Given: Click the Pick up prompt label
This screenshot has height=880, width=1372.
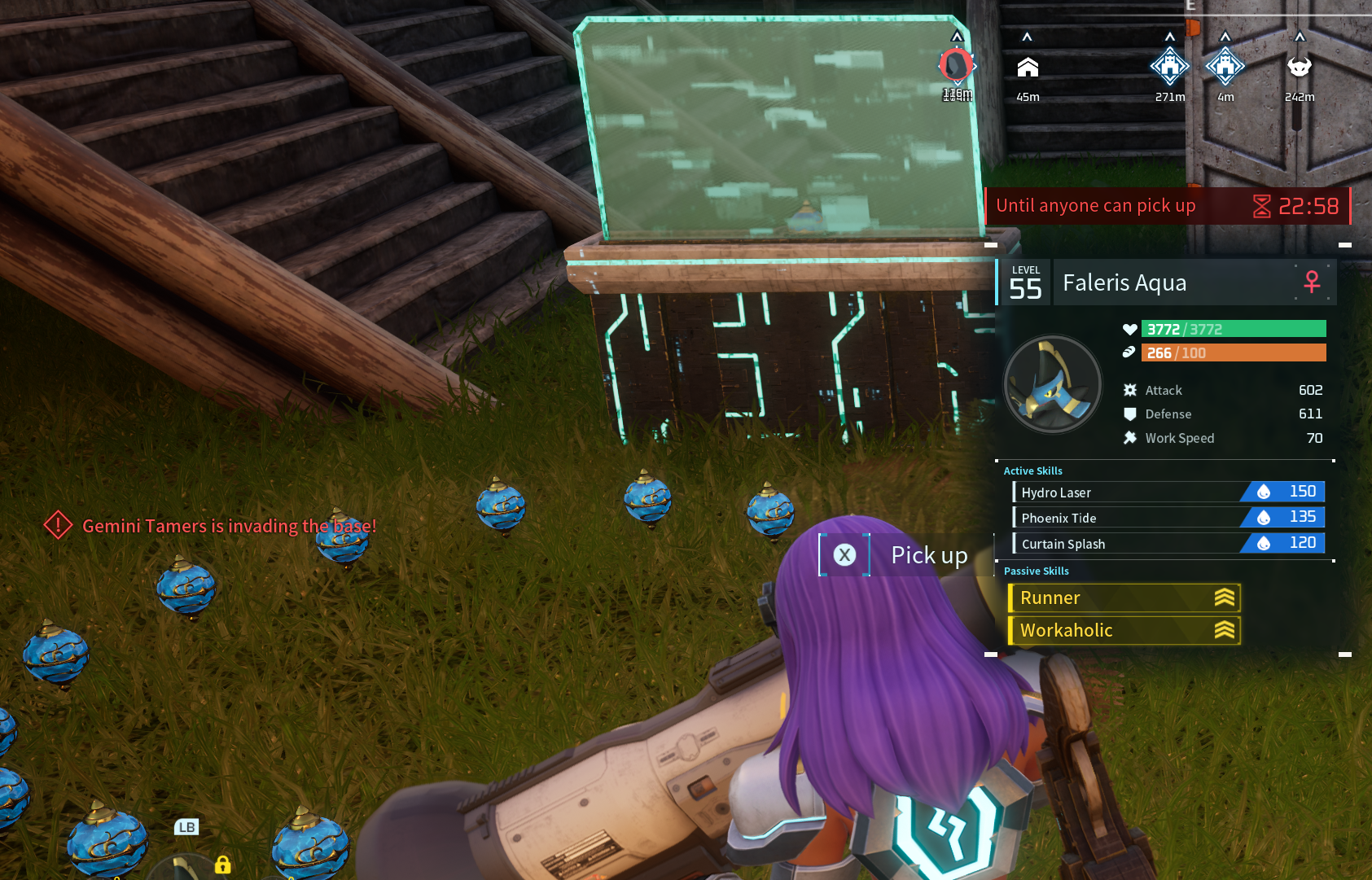Looking at the screenshot, I should (x=929, y=555).
